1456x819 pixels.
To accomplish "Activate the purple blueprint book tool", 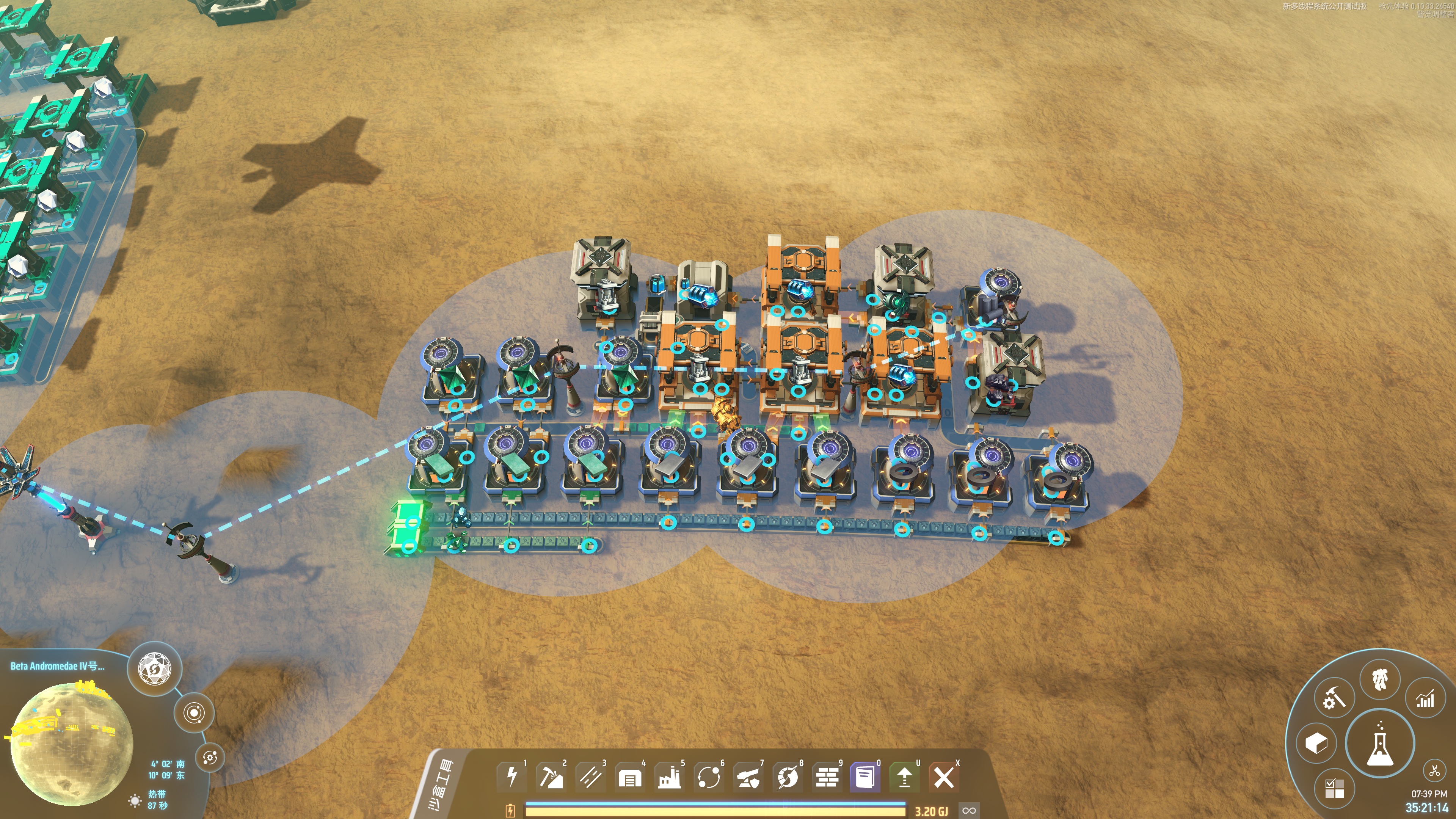I will tap(865, 777).
